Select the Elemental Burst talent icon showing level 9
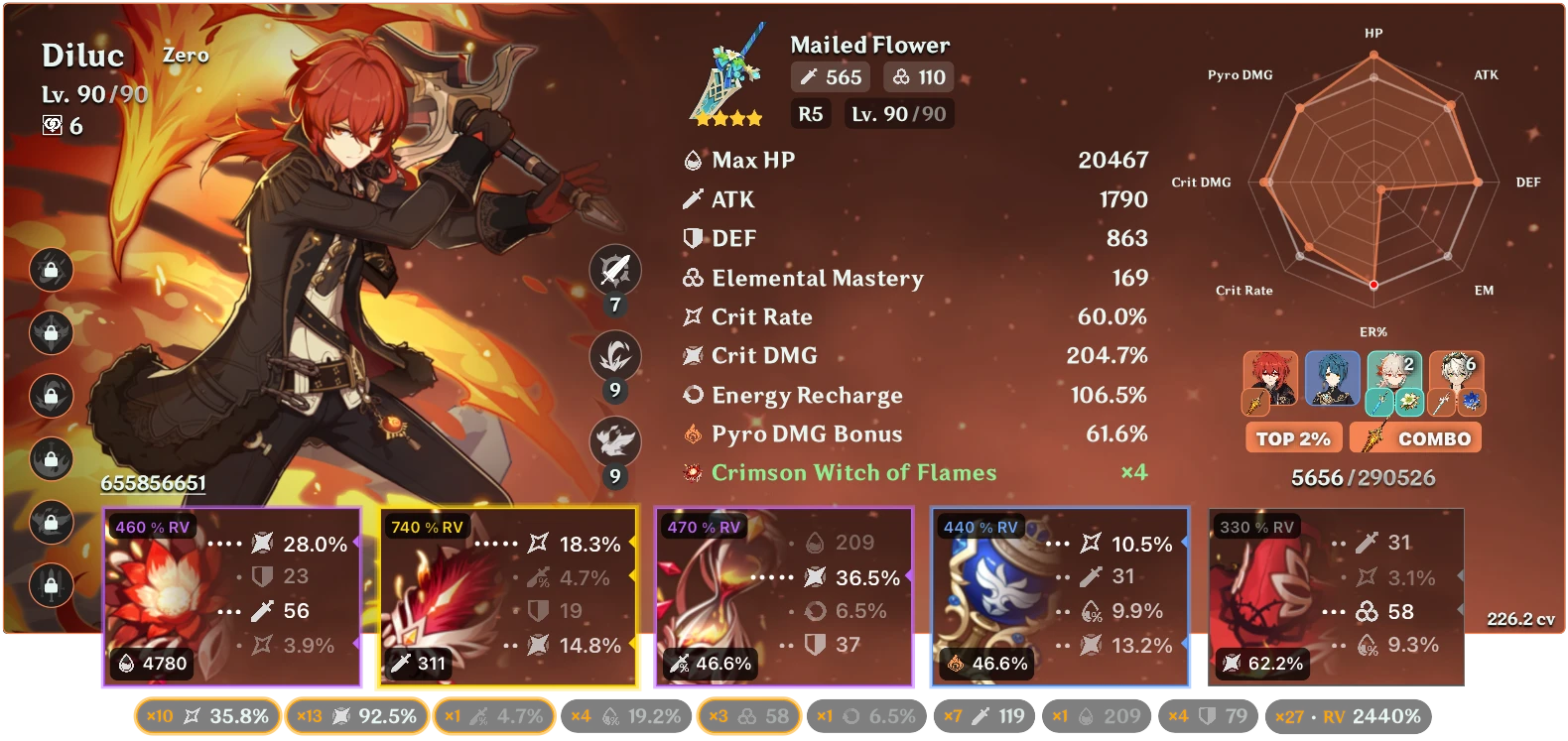The height and width of the screenshot is (741, 1568). point(614,434)
